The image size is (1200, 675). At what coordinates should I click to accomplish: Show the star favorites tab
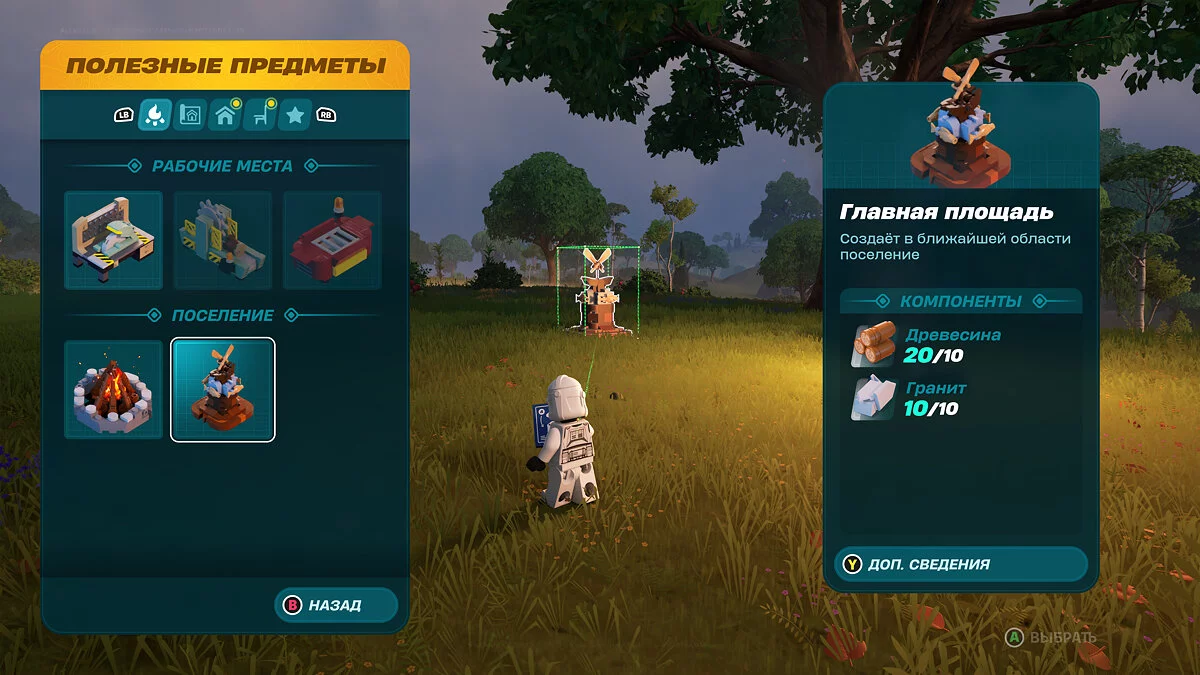point(295,115)
